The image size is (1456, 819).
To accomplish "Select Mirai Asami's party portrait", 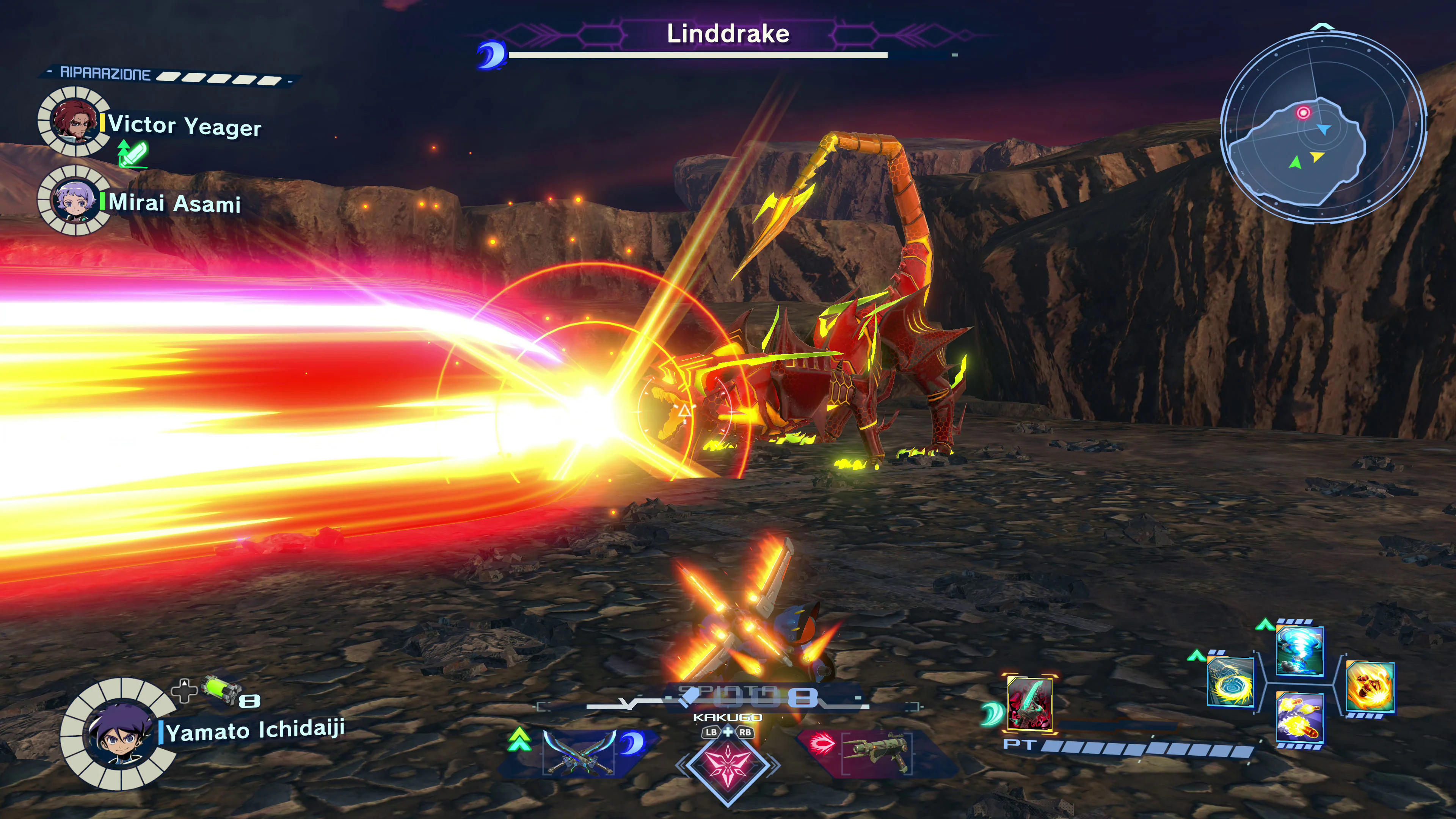I will coord(74,201).
